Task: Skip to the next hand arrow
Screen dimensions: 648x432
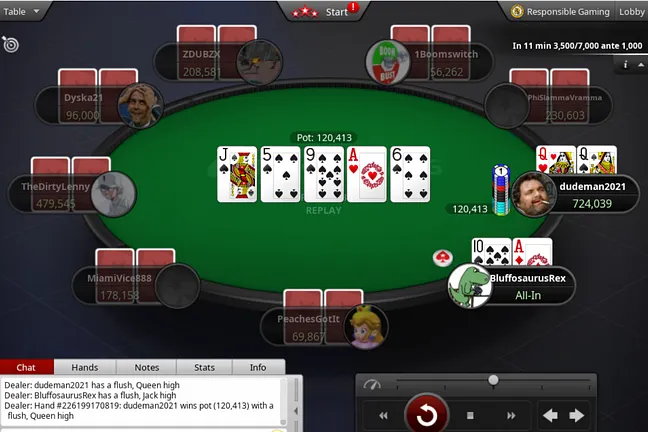Action: 577,415
